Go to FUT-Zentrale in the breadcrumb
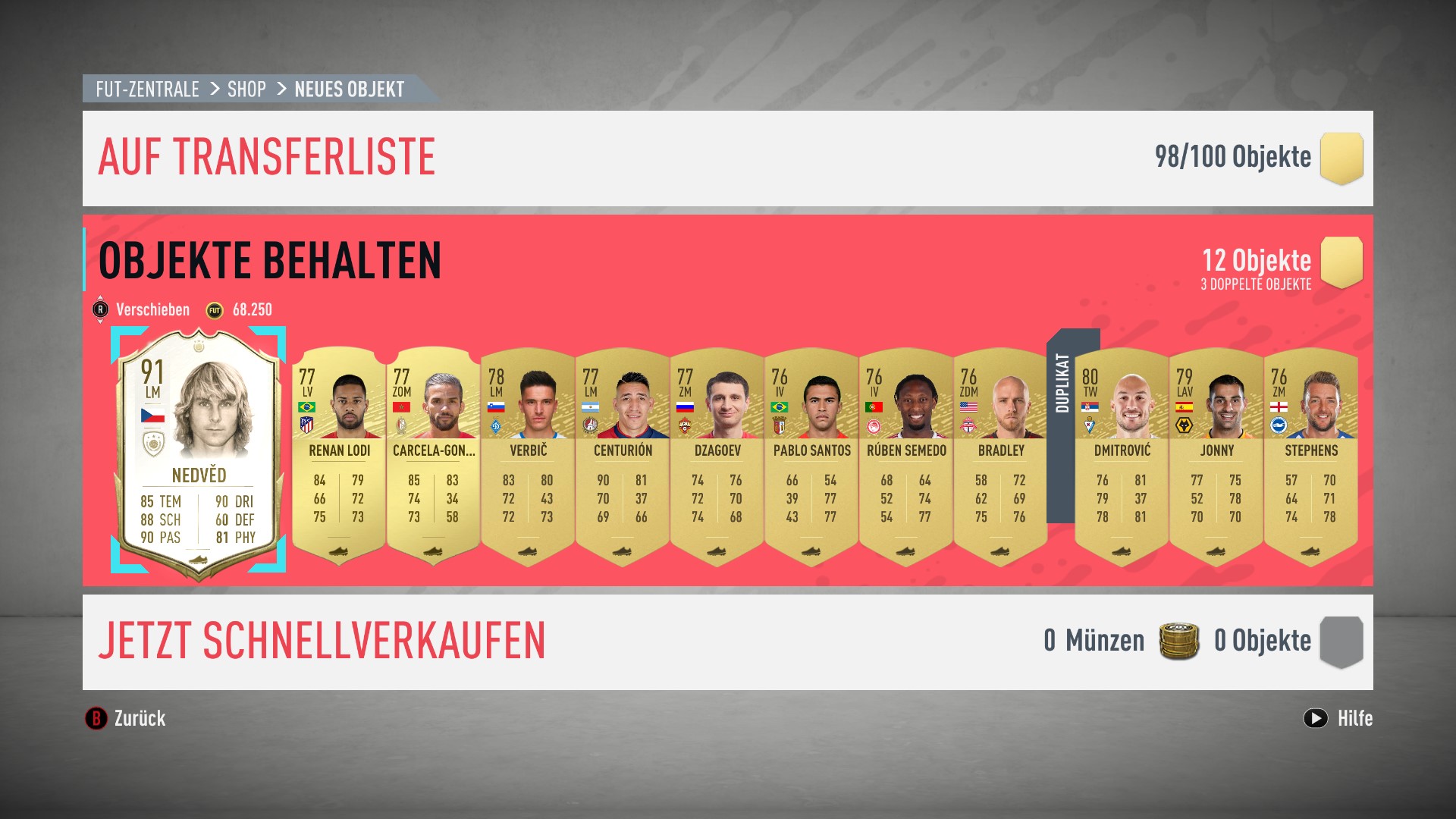 click(147, 89)
